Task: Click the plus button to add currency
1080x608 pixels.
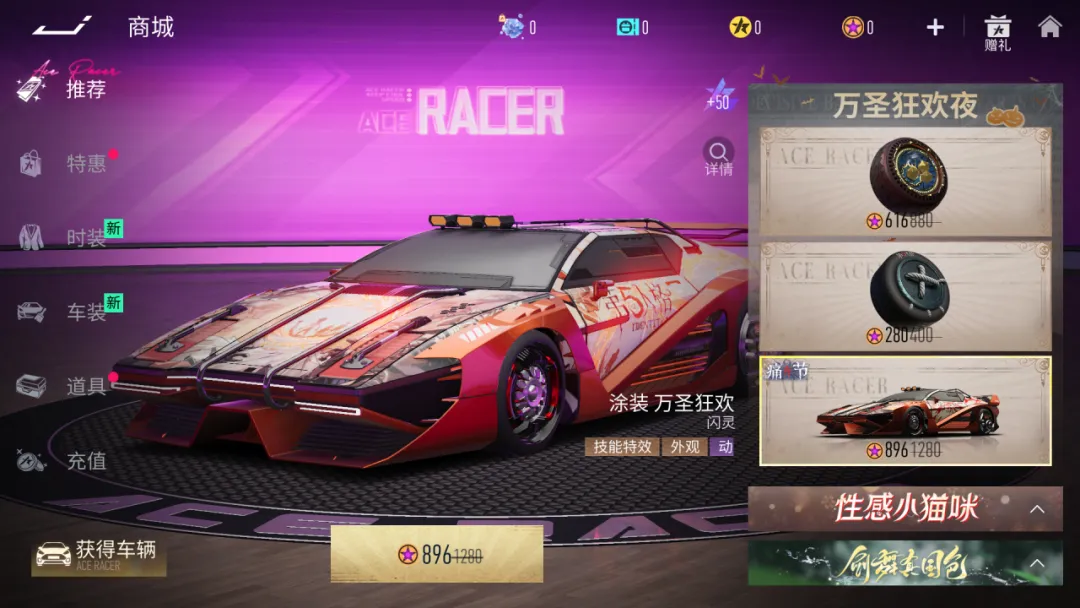Action: (x=935, y=27)
